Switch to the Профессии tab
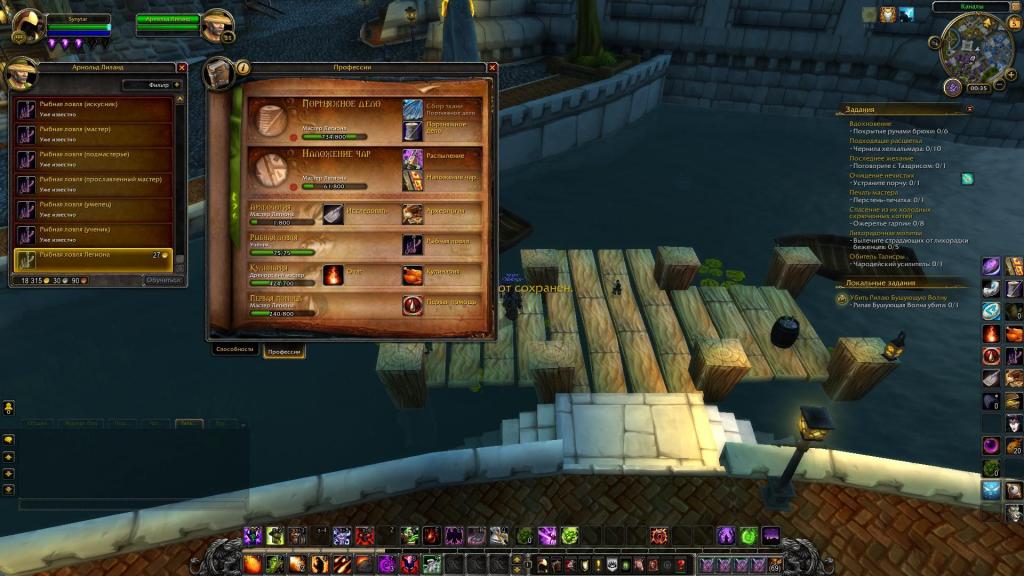Viewport: 1024px width, 576px height. (285, 351)
